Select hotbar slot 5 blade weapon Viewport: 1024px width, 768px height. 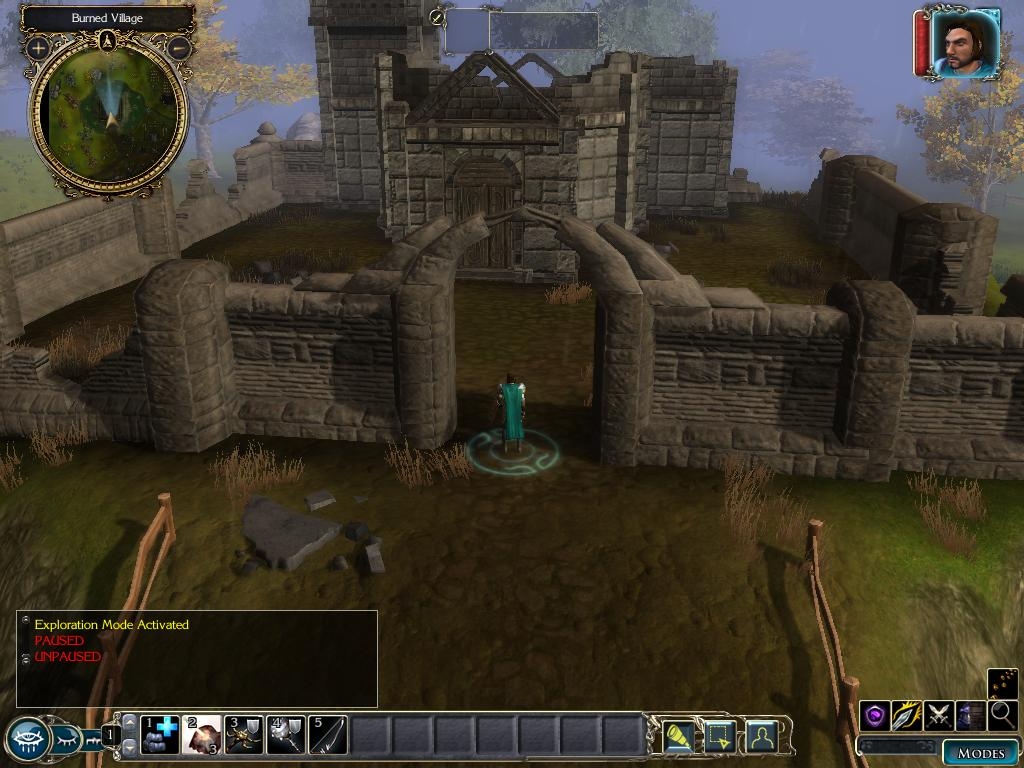coord(328,735)
